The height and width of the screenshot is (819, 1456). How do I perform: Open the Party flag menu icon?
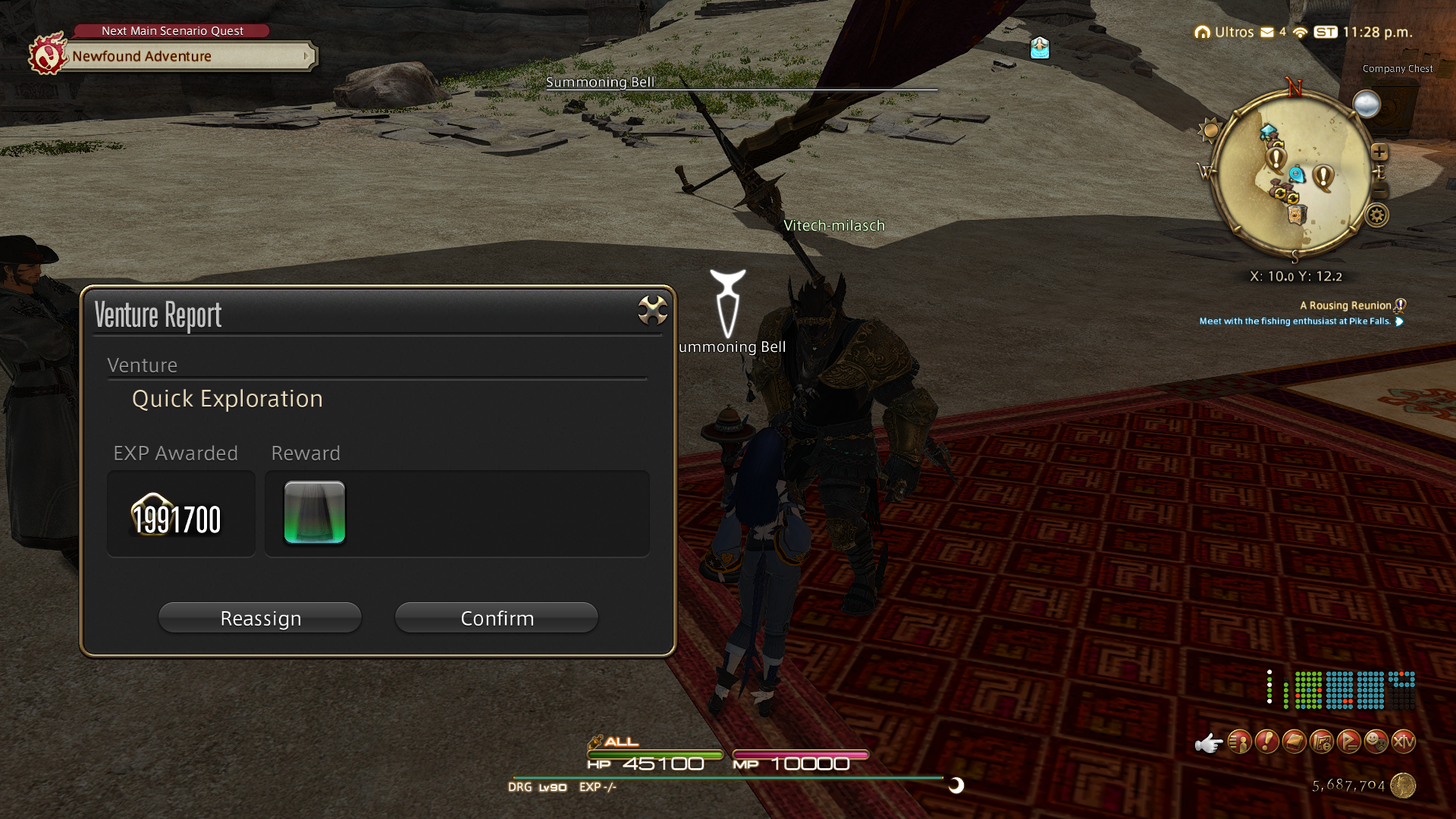coord(1349,742)
